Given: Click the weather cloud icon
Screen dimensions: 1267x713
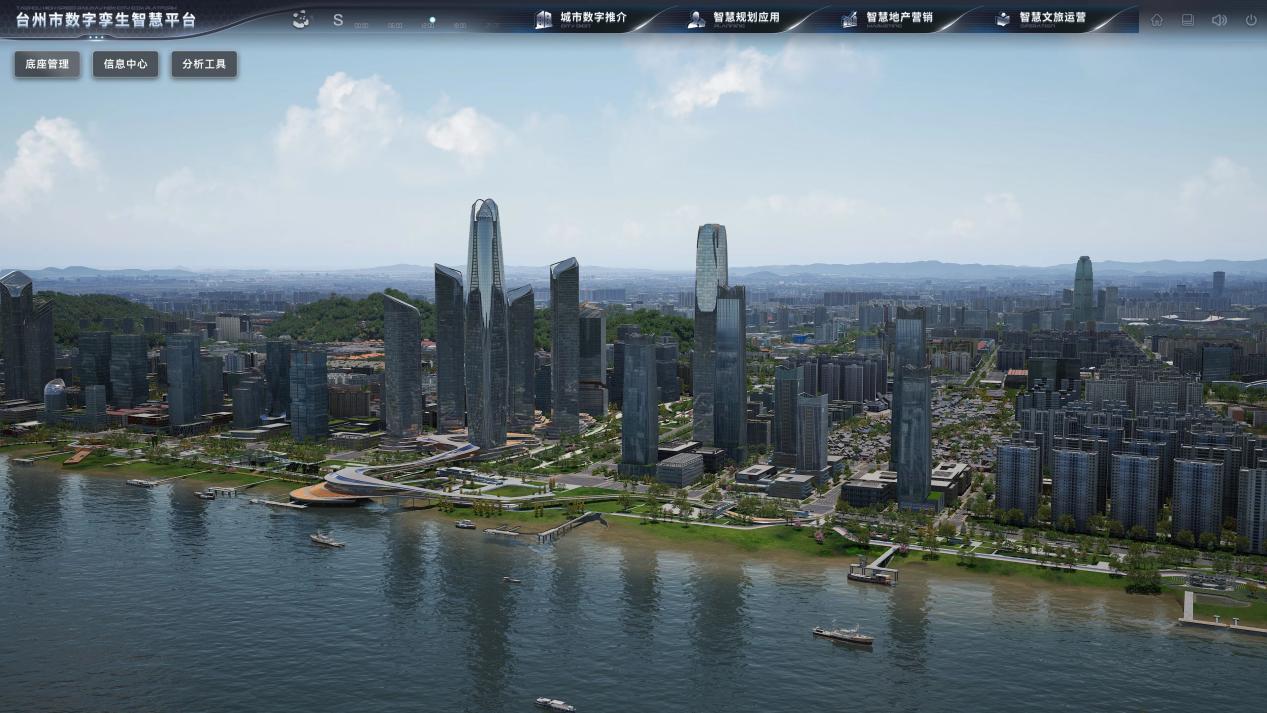Looking at the screenshot, I should point(301,19).
